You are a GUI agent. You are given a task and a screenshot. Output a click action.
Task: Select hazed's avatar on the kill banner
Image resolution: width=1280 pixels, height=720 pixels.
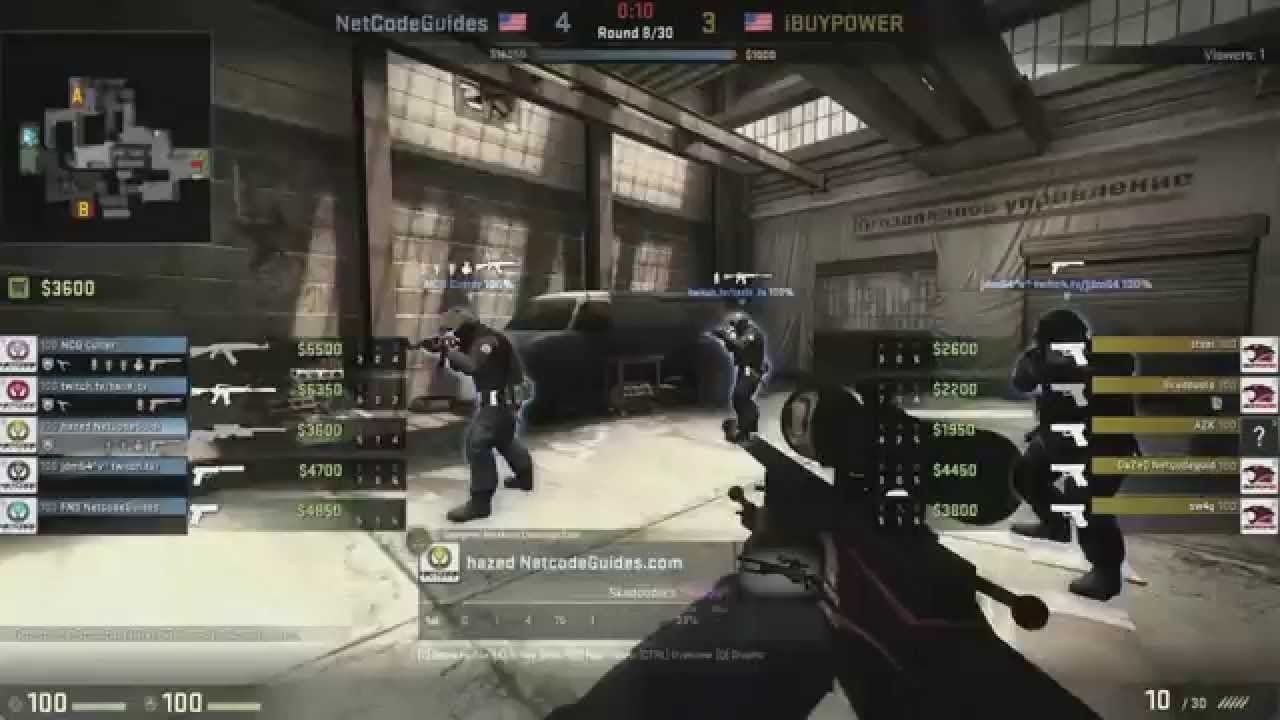[x=441, y=563]
